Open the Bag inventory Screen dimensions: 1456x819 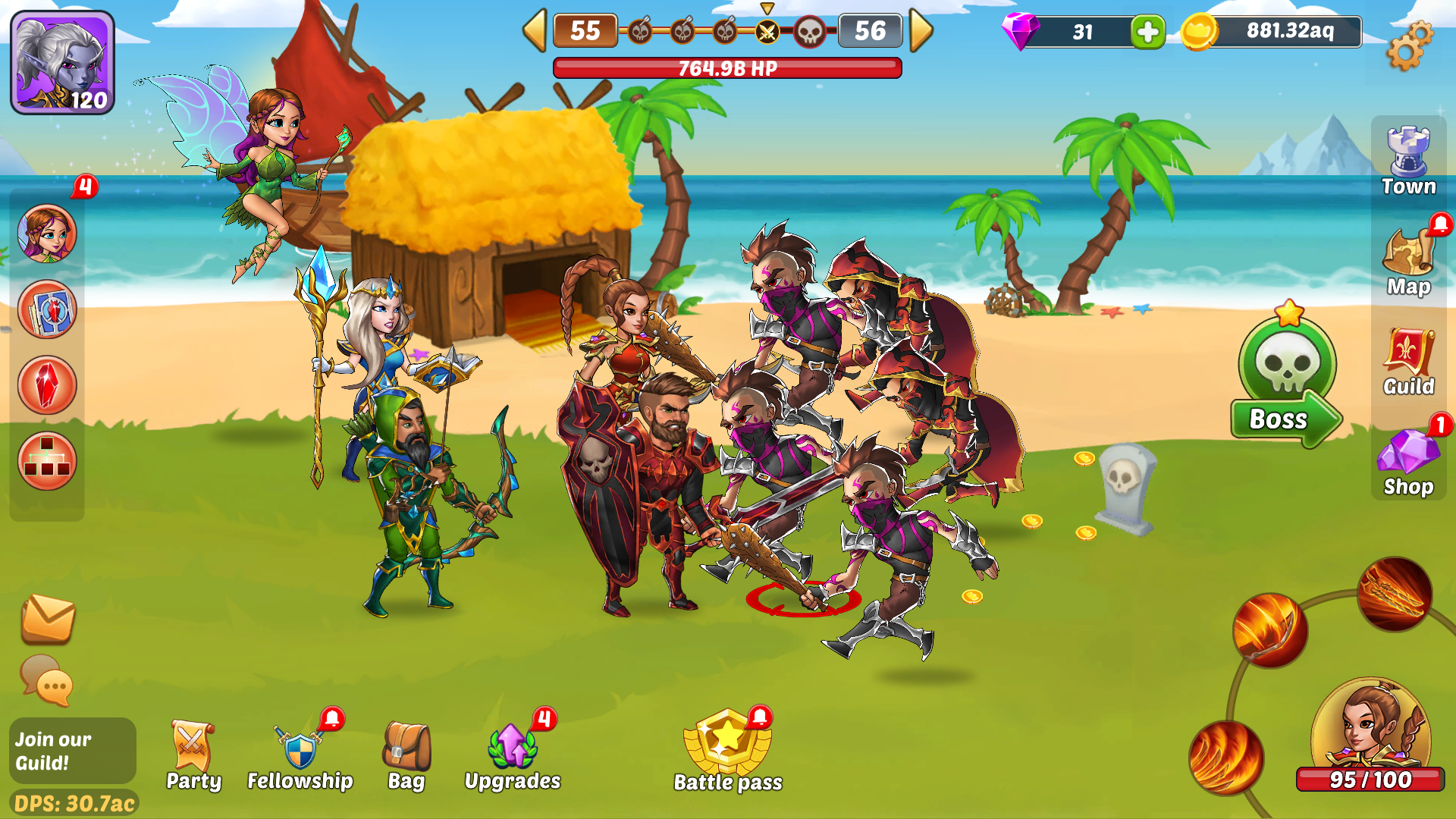pyautogui.click(x=406, y=755)
